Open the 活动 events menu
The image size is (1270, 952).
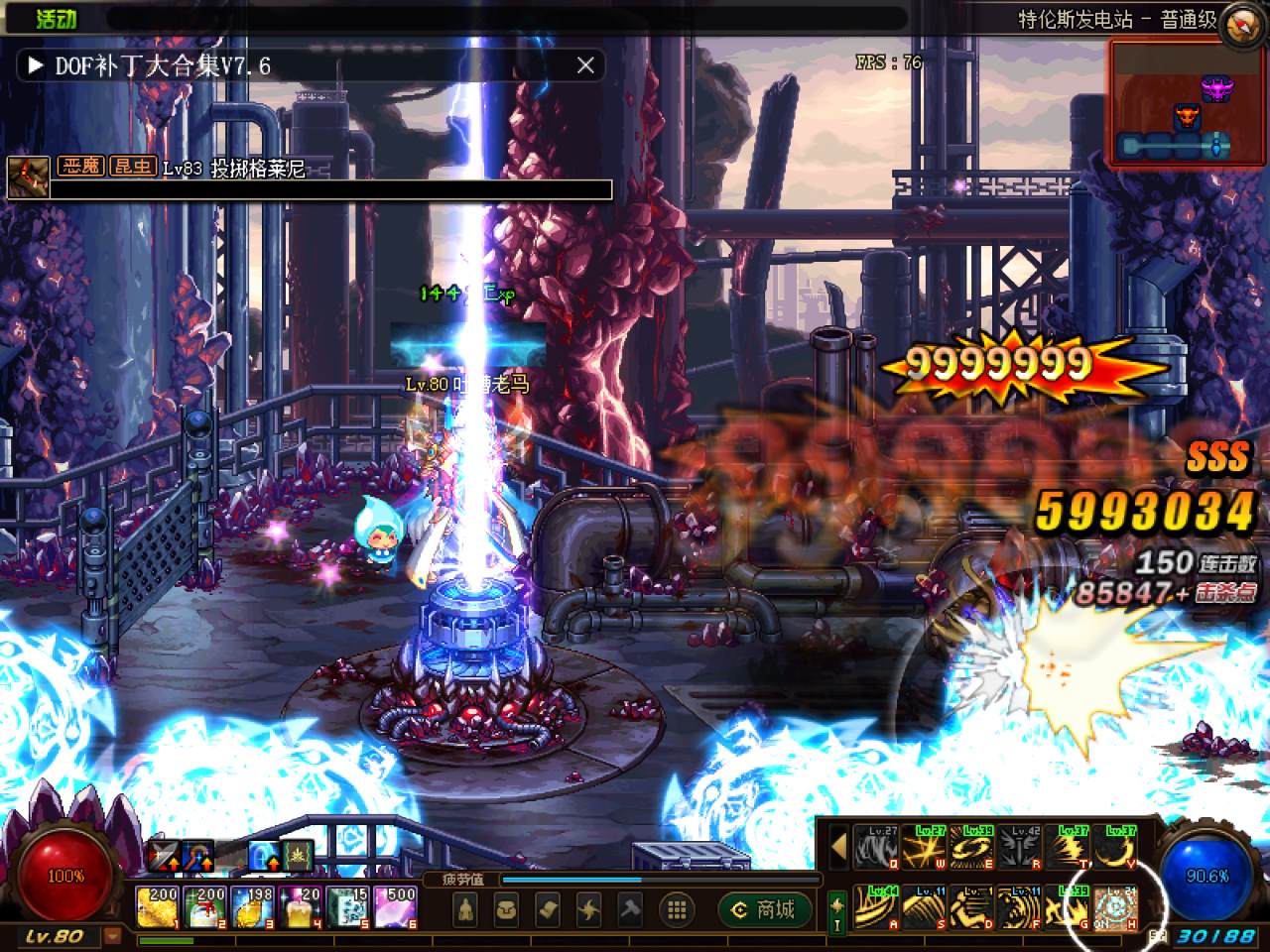[x=56, y=18]
